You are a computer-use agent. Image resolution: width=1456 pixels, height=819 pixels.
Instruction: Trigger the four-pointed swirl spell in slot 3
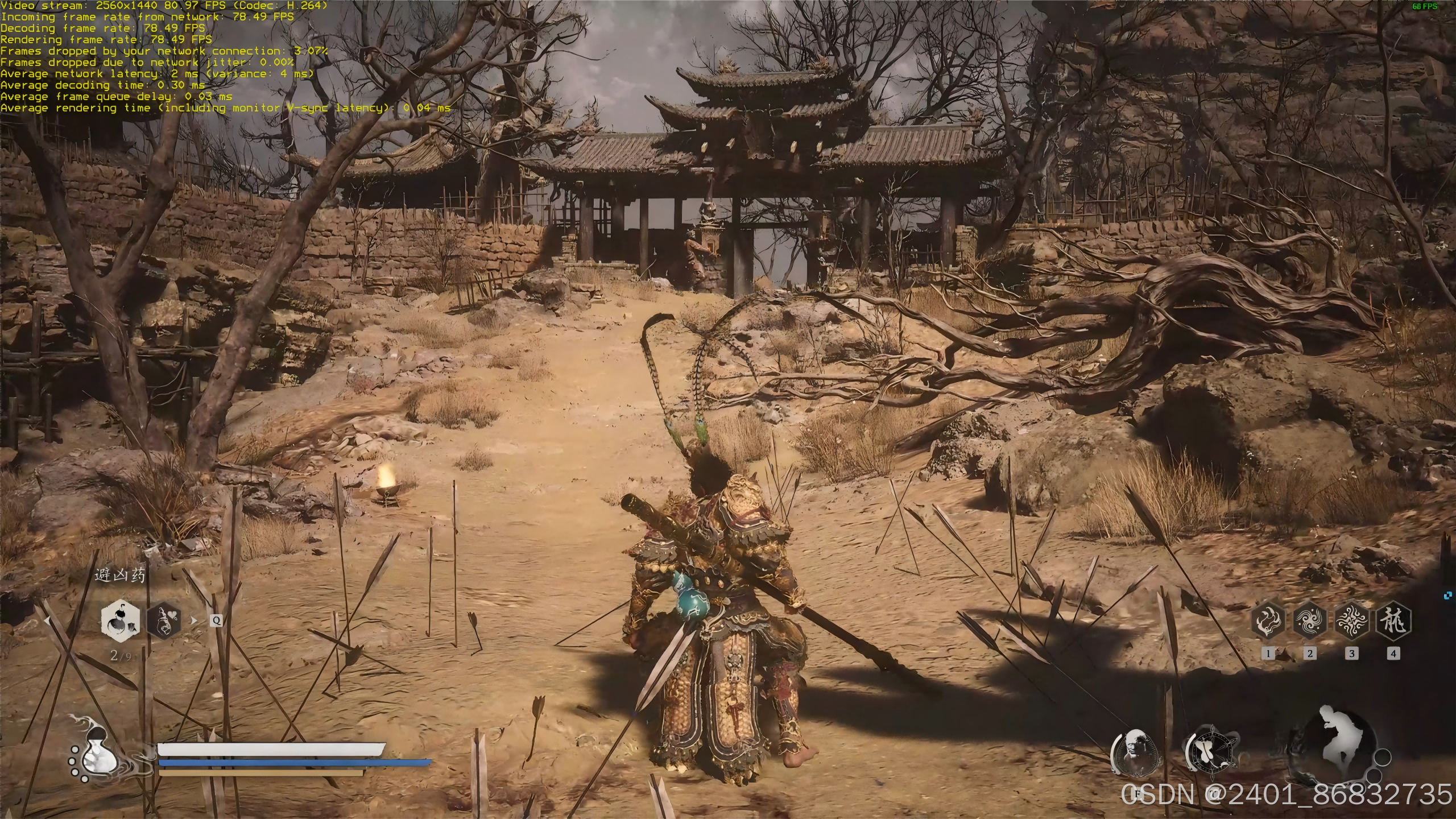coord(1352,621)
